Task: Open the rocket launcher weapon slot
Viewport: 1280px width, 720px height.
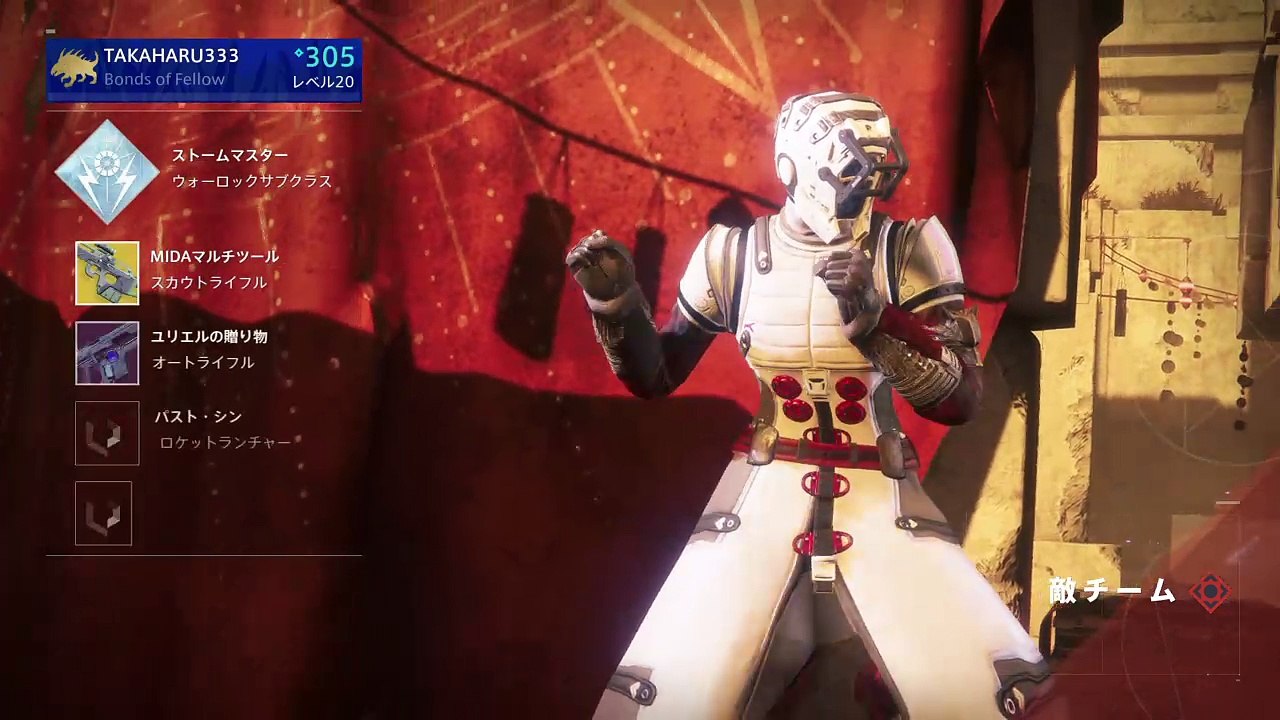Action: (107, 432)
